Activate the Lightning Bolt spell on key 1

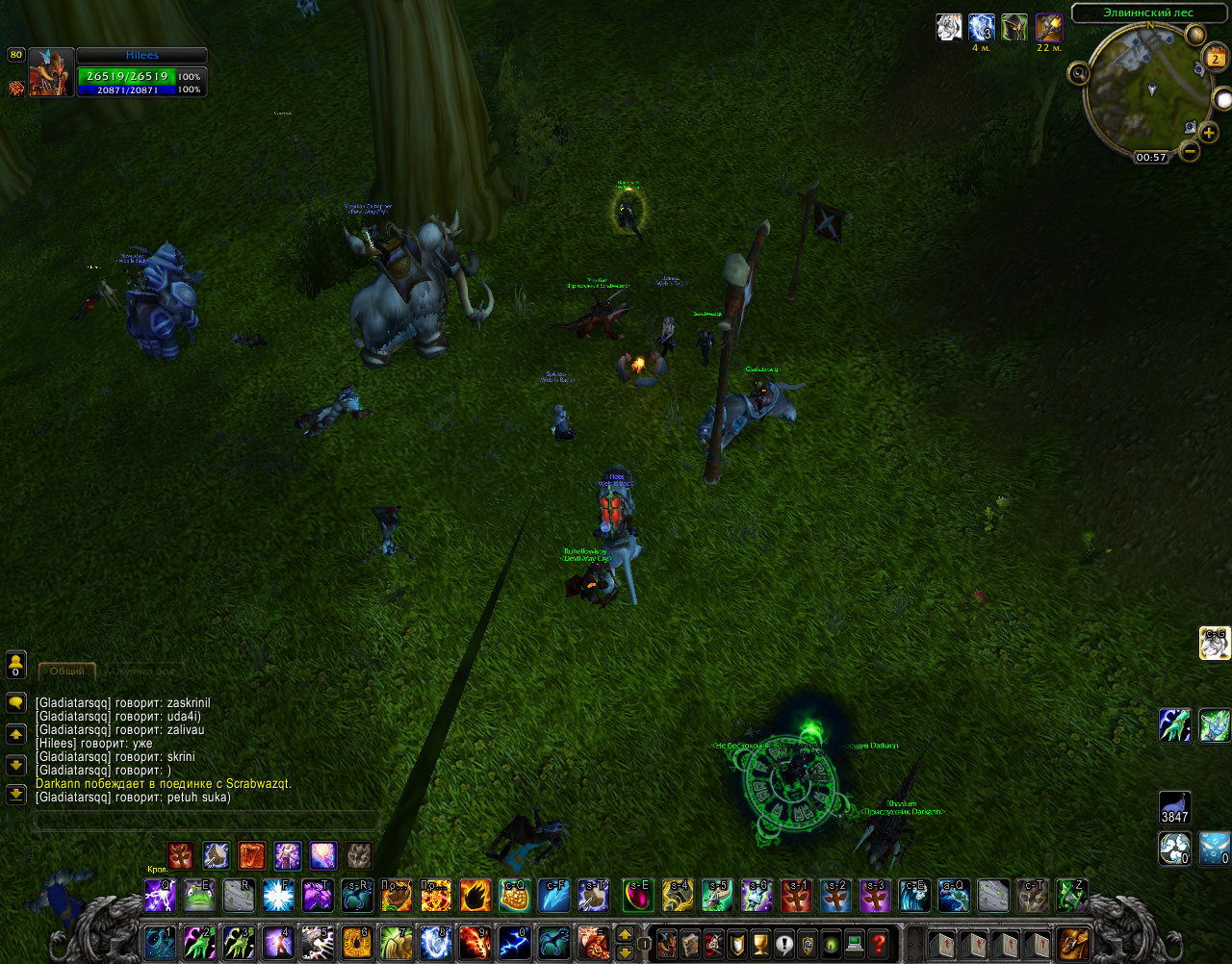coord(160,943)
